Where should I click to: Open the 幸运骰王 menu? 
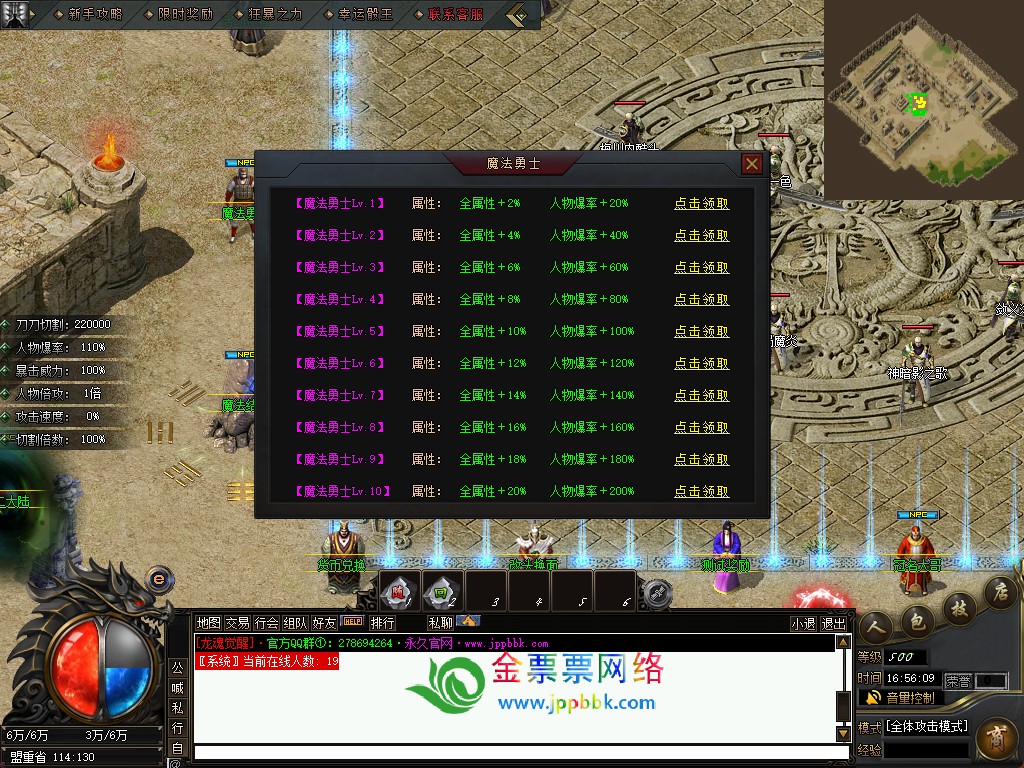tap(365, 14)
